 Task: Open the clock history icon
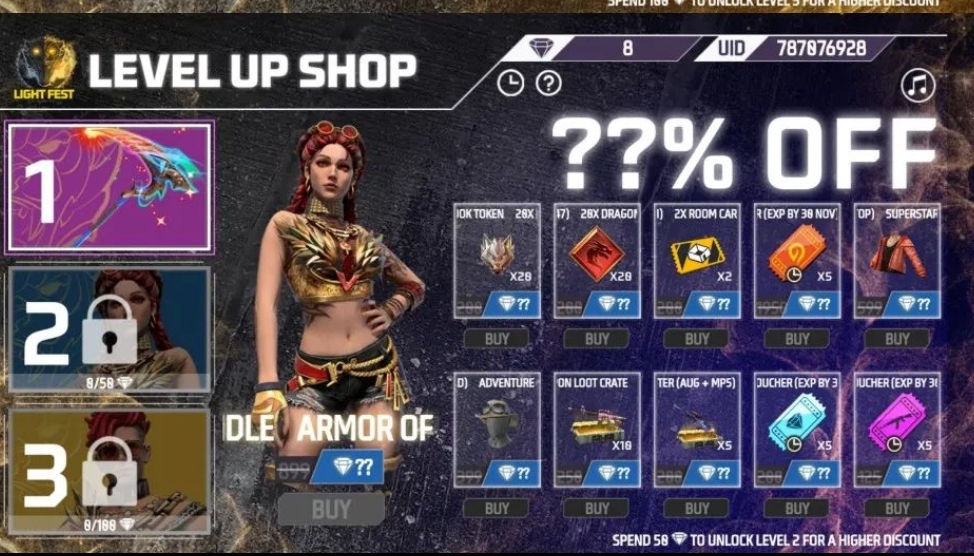coord(510,84)
